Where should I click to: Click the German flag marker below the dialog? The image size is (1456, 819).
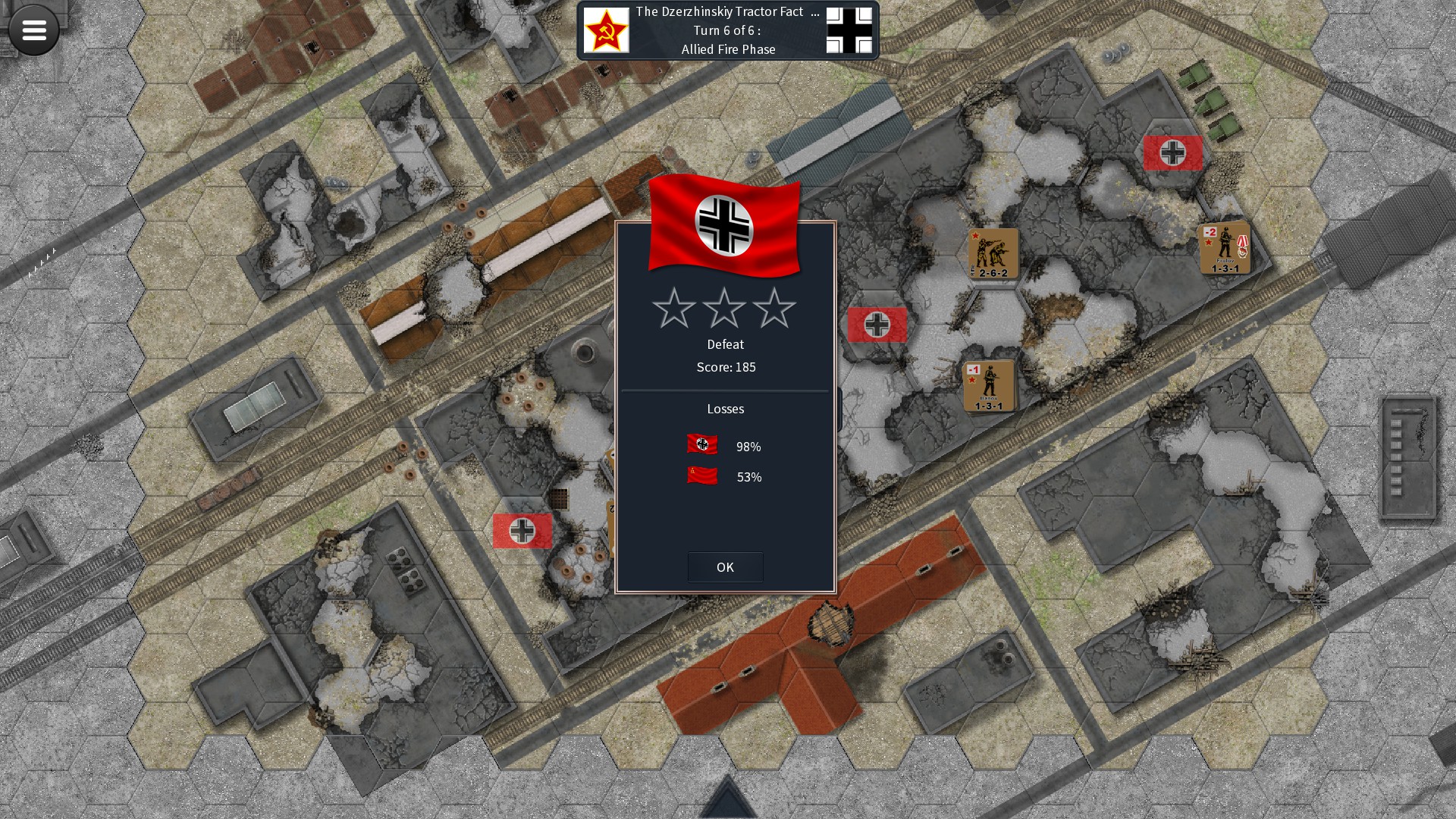(x=522, y=532)
